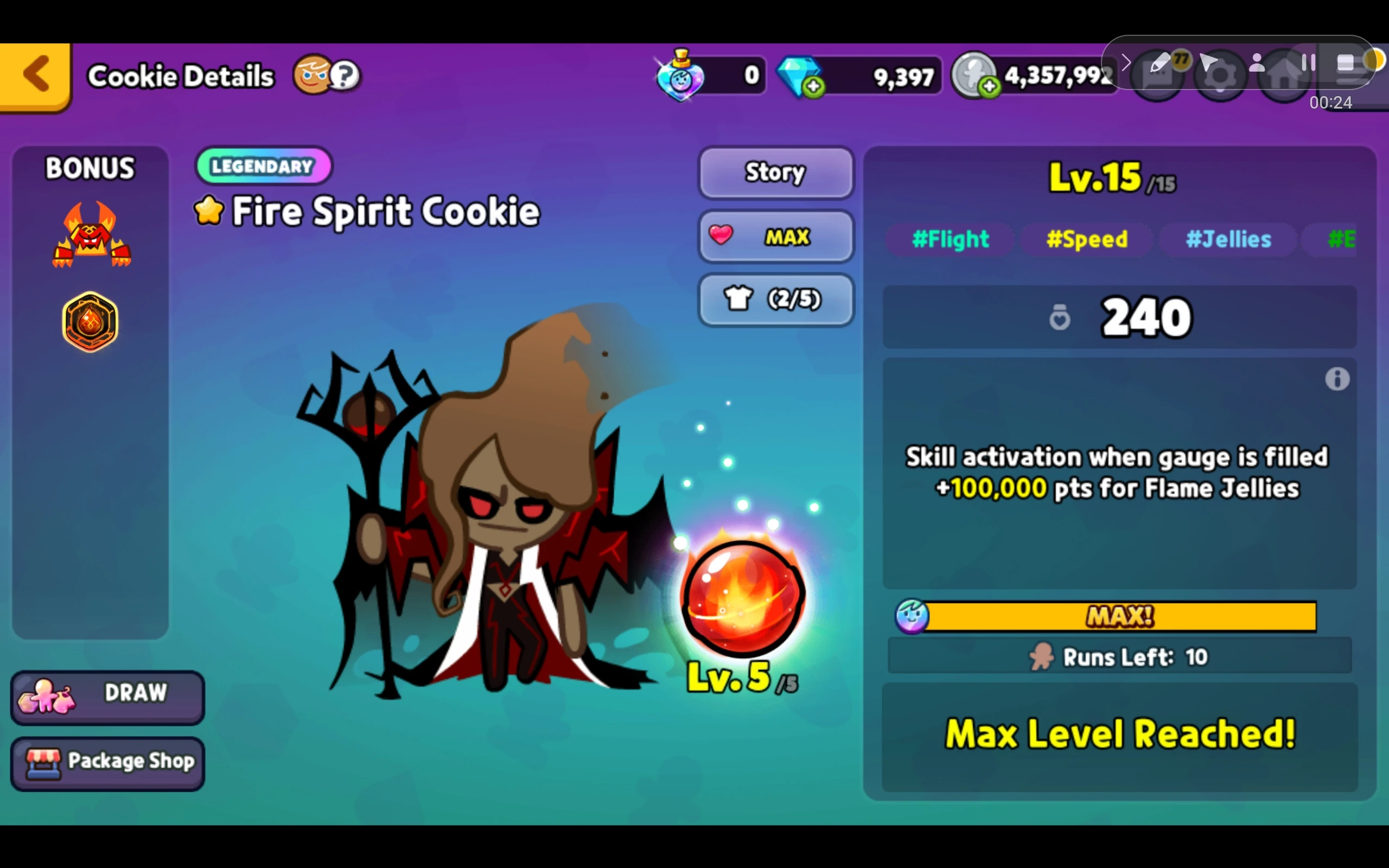
Task: Select the #Jellies tag
Action: click(1228, 239)
